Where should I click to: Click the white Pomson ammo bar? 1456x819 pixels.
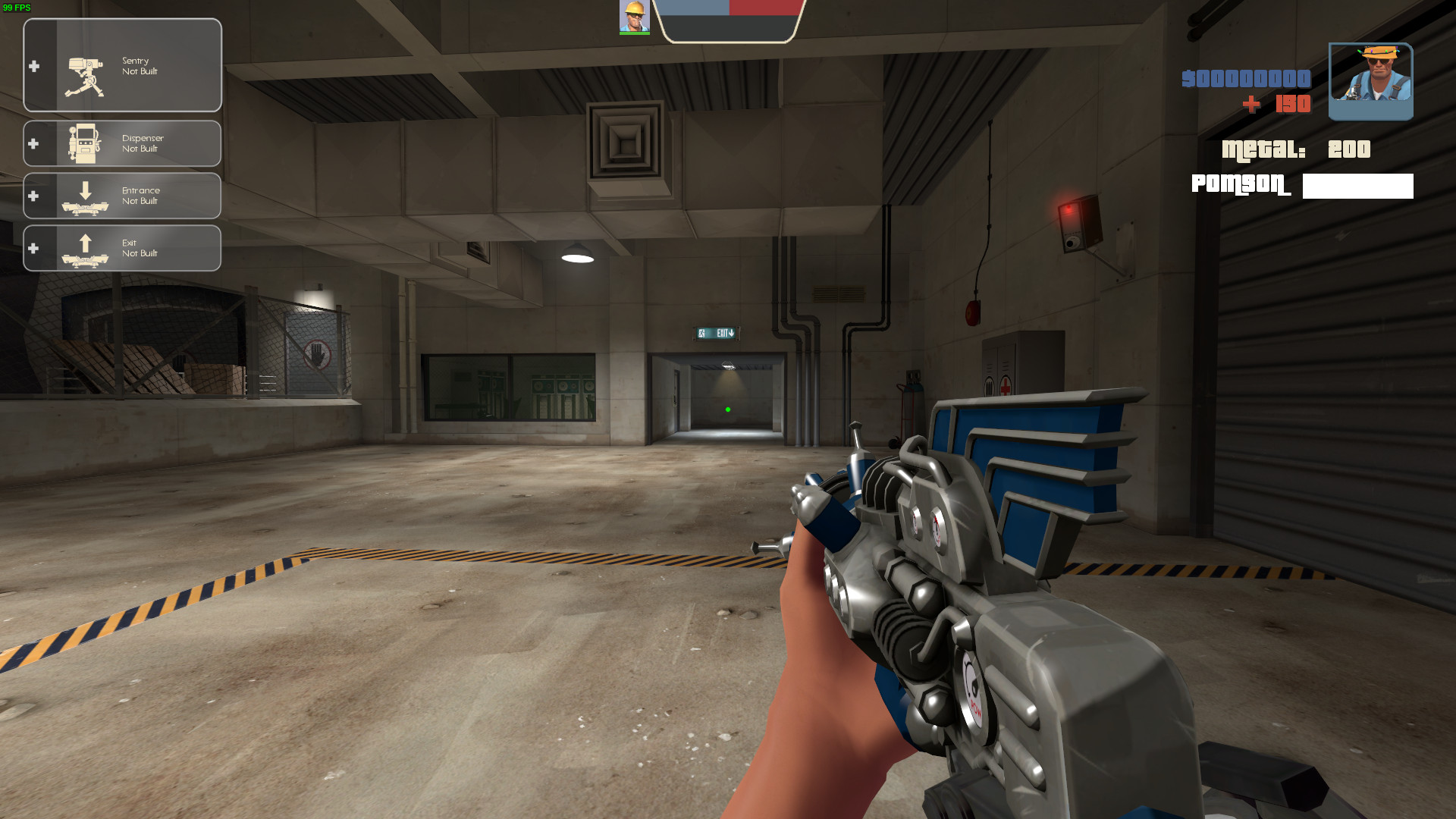coord(1357,186)
